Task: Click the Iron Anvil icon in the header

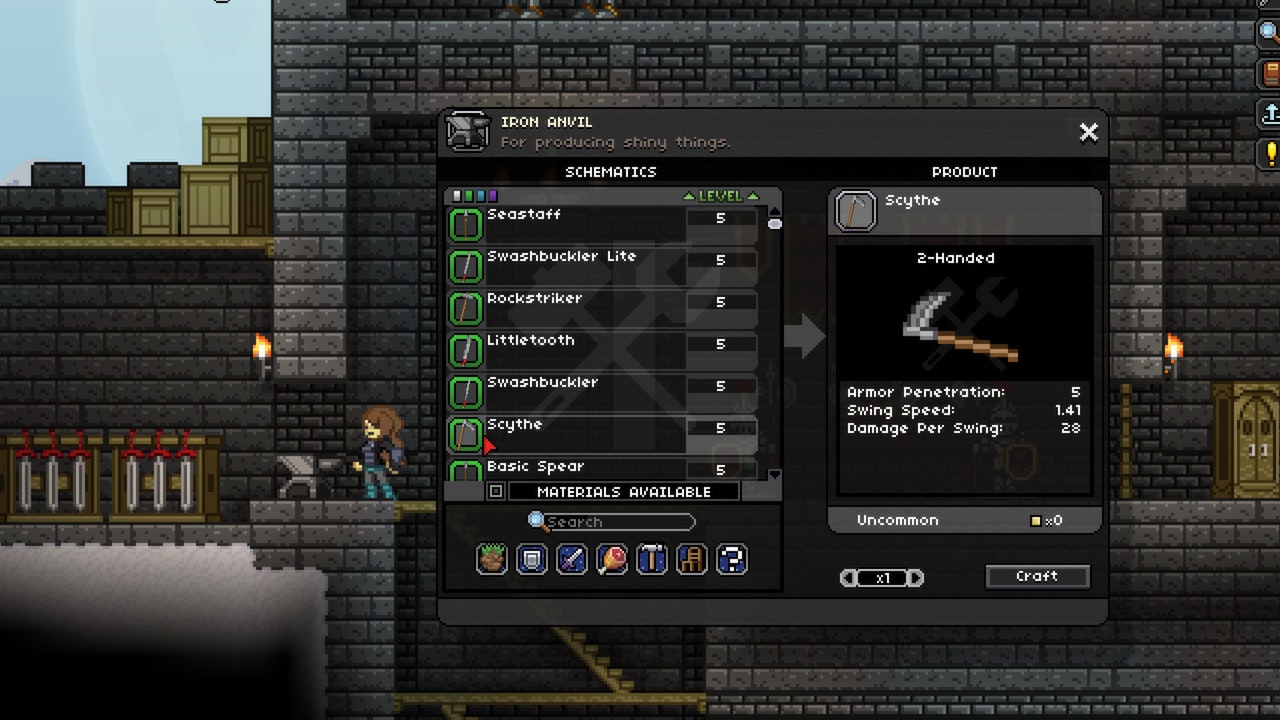Action: pyautogui.click(x=466, y=131)
